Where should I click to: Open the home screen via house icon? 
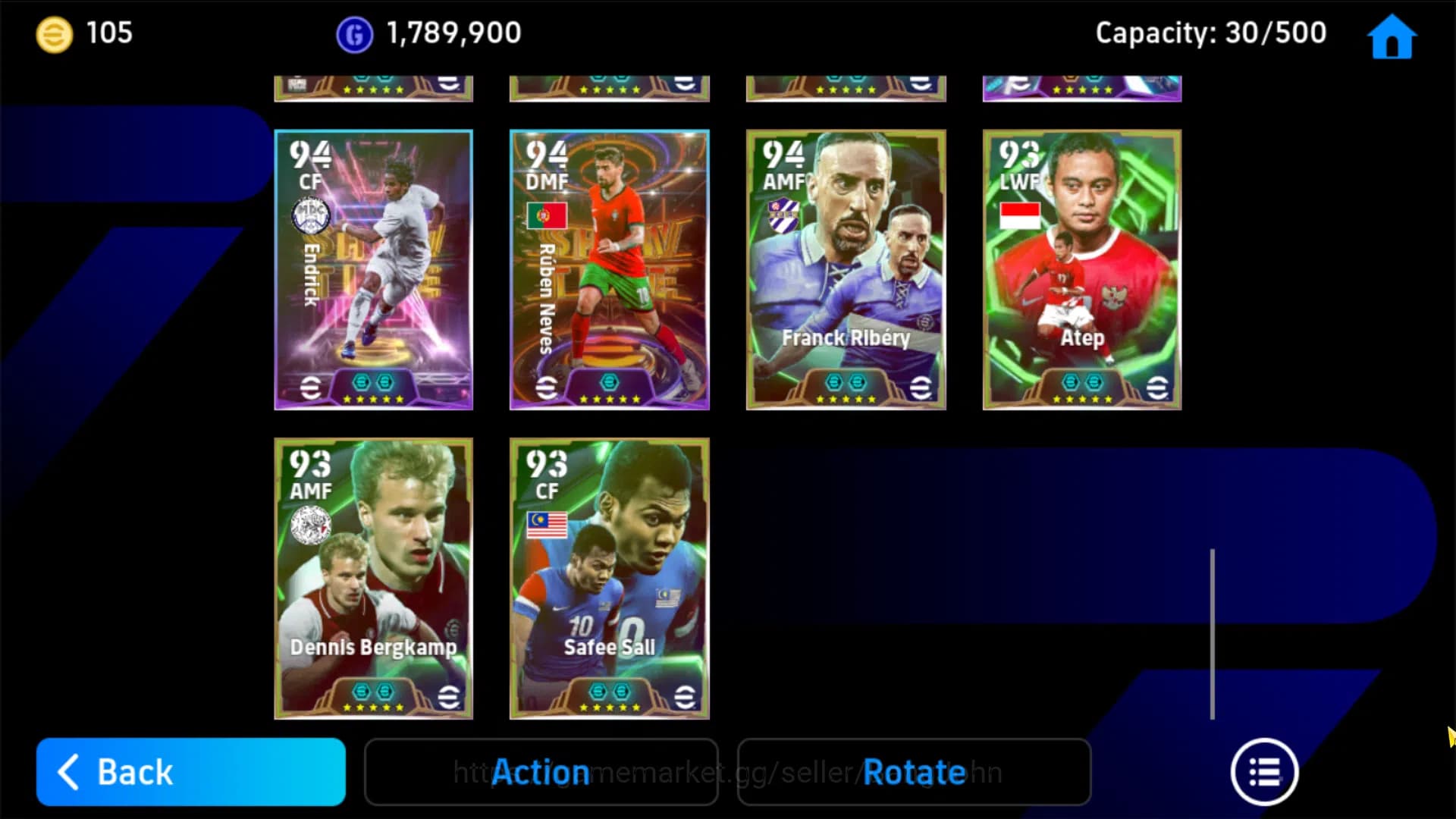[x=1392, y=36]
